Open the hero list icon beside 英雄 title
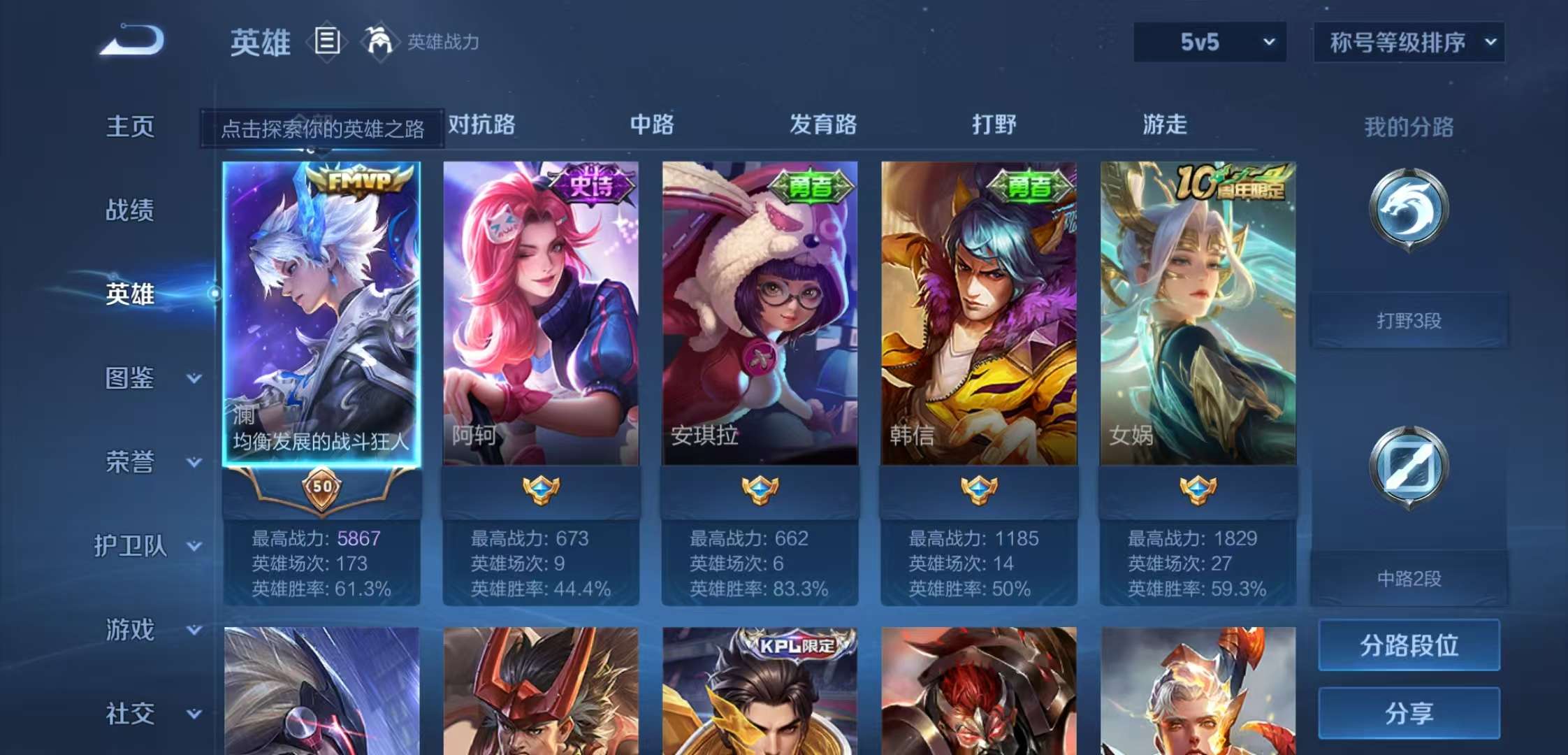The width and height of the screenshot is (1568, 755). [x=326, y=42]
